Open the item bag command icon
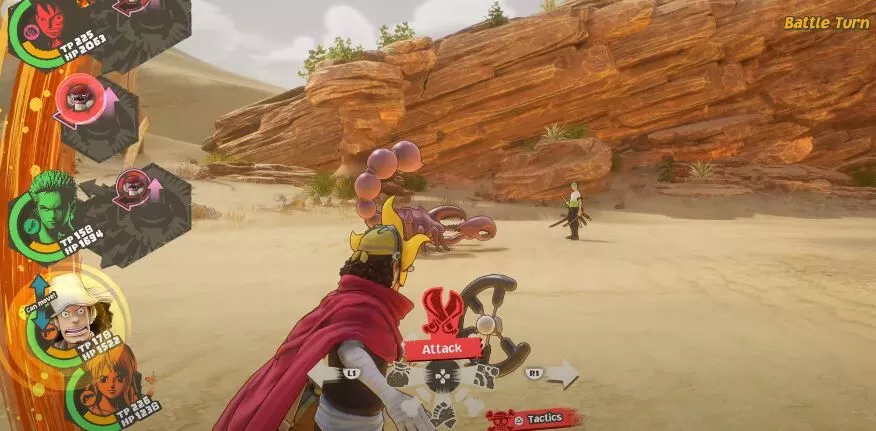The image size is (876, 431). (400, 378)
